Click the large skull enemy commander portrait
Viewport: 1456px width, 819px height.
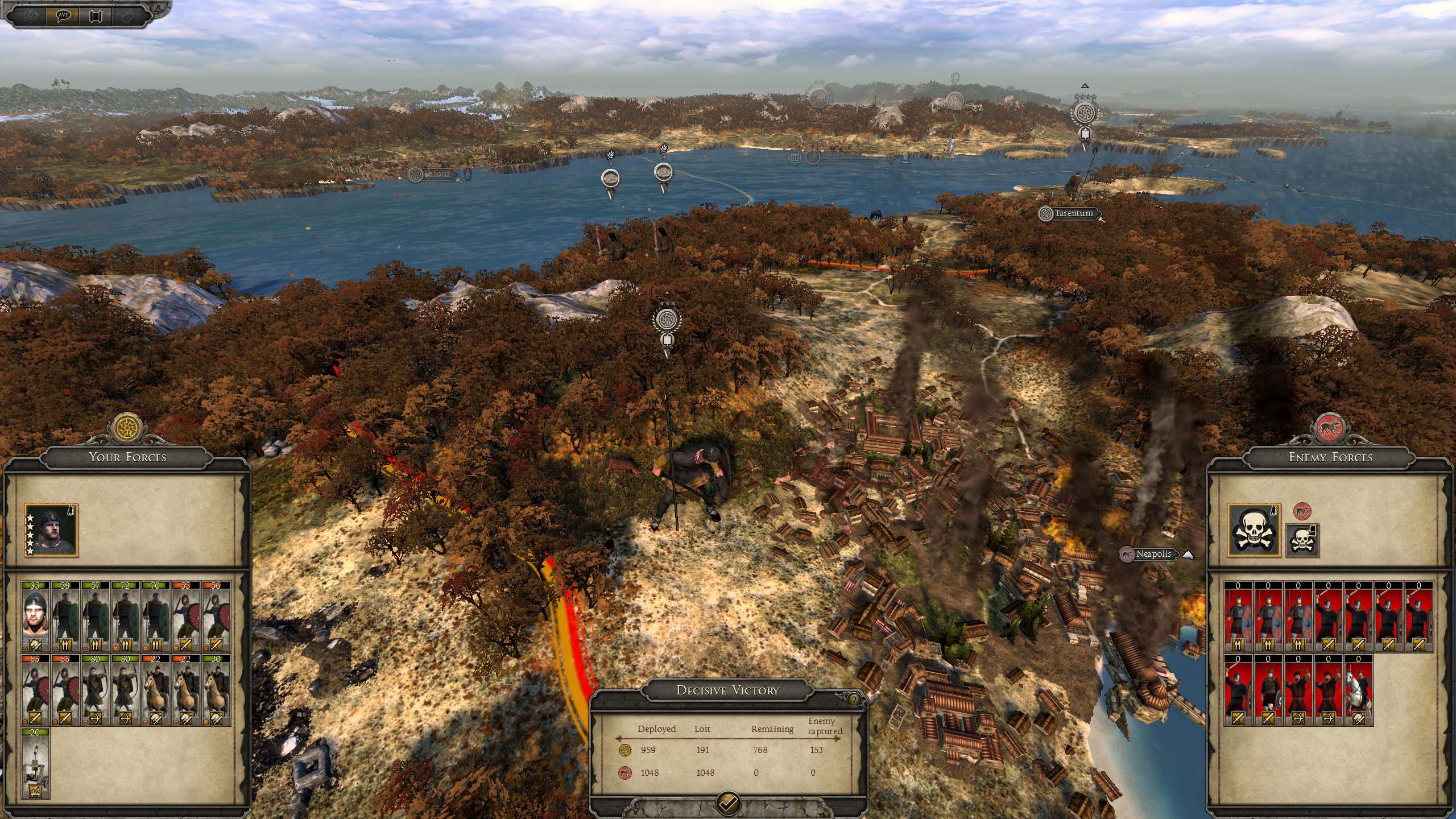[x=1254, y=531]
